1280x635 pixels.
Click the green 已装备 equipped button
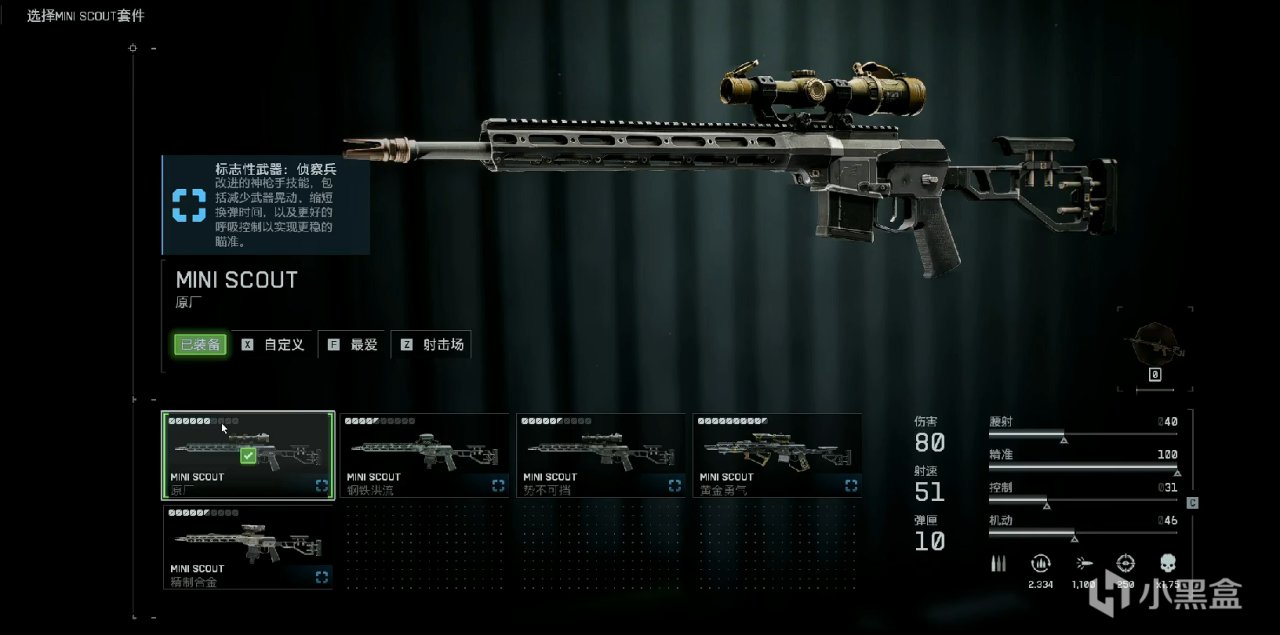coord(200,345)
